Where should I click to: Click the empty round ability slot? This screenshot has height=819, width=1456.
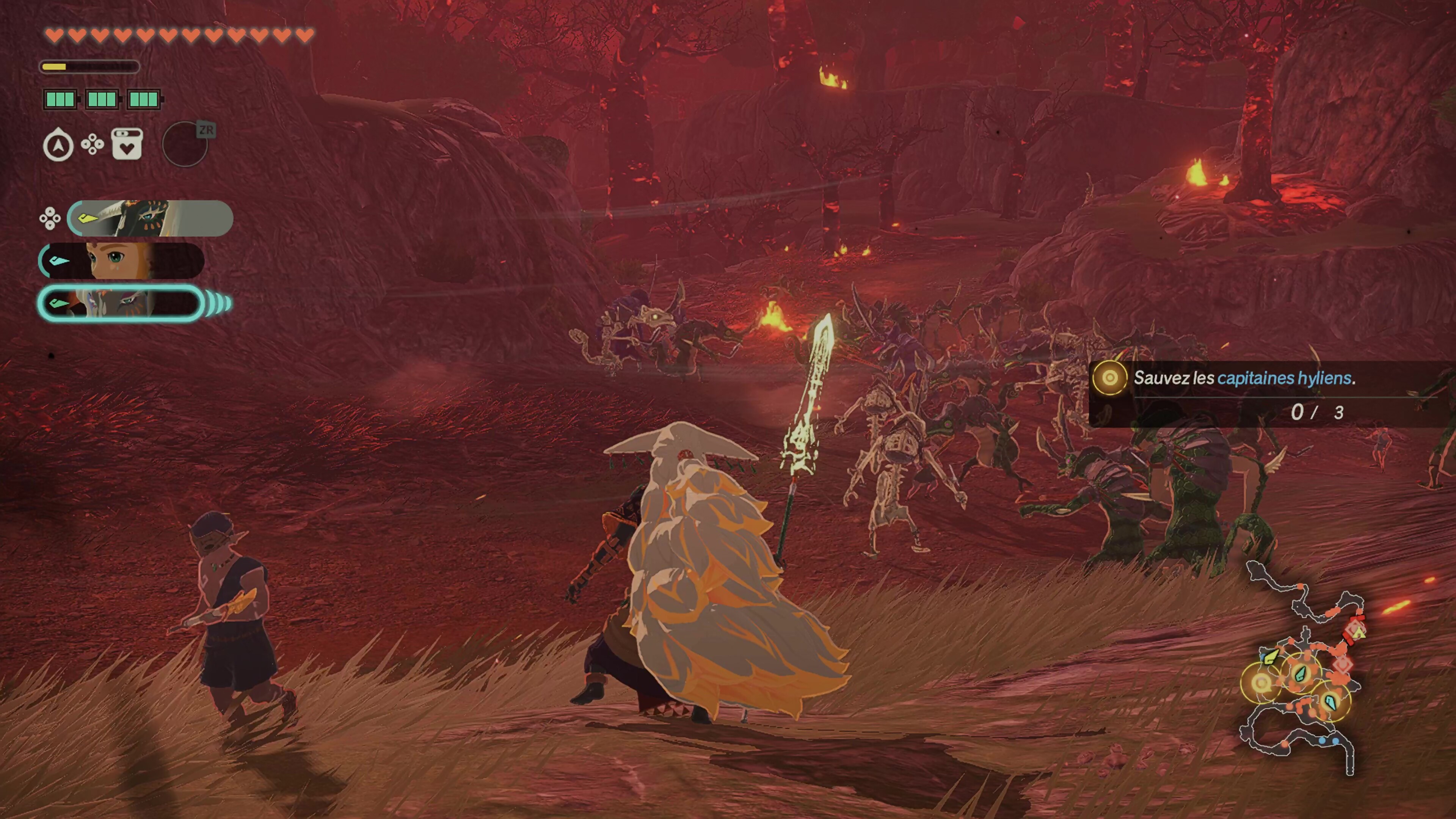click(185, 145)
